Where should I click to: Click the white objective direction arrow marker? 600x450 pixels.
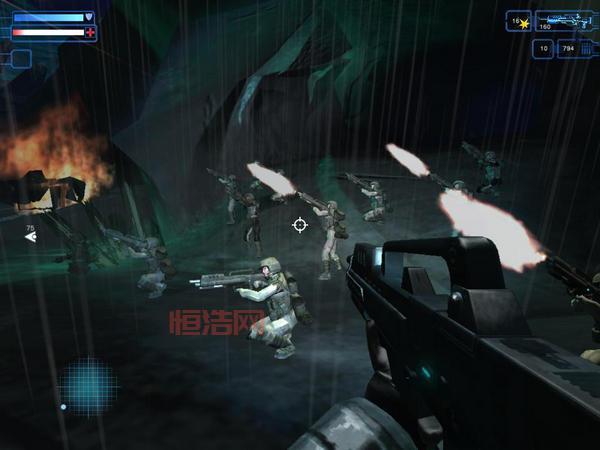30,238
